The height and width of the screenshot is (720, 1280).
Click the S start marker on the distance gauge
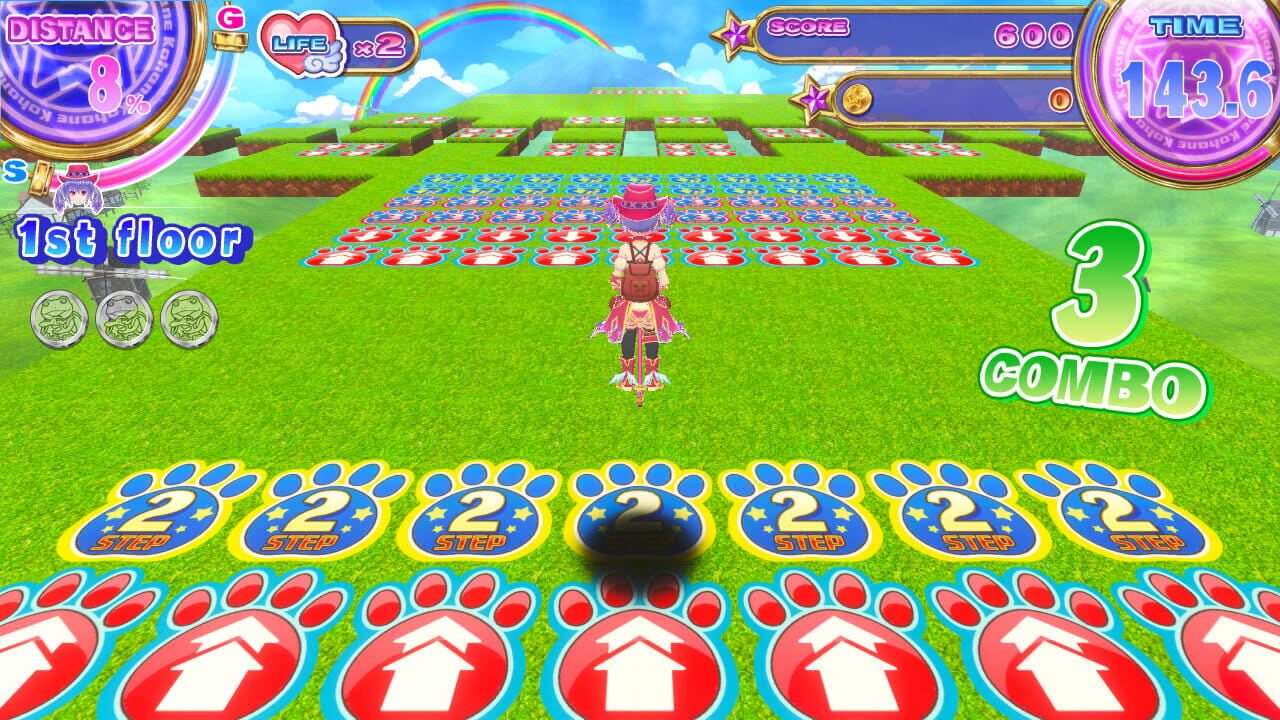coord(15,172)
